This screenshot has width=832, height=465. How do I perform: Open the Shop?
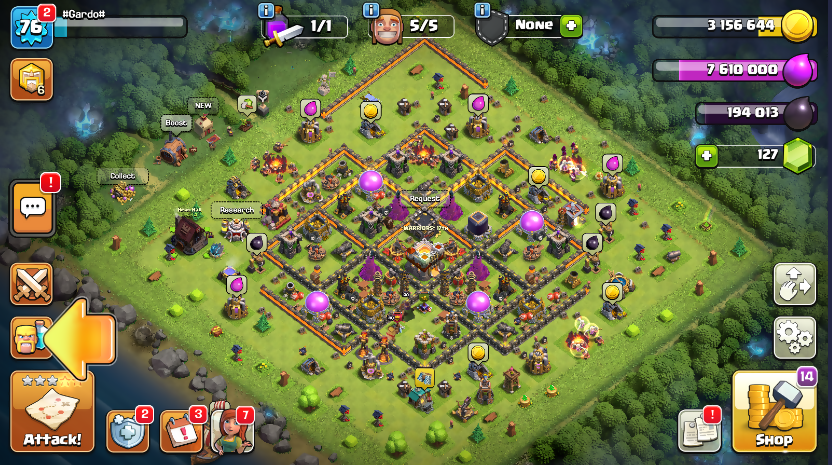pyautogui.click(x=773, y=412)
